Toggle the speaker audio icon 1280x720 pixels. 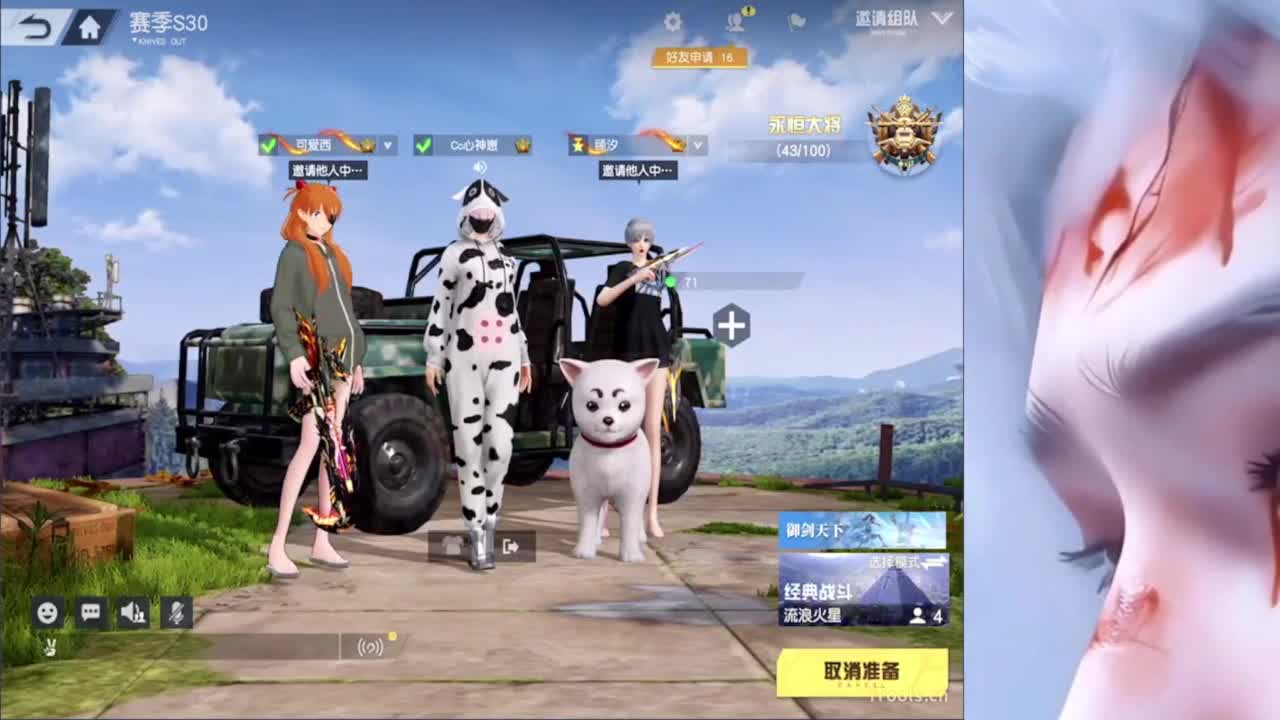coord(133,614)
